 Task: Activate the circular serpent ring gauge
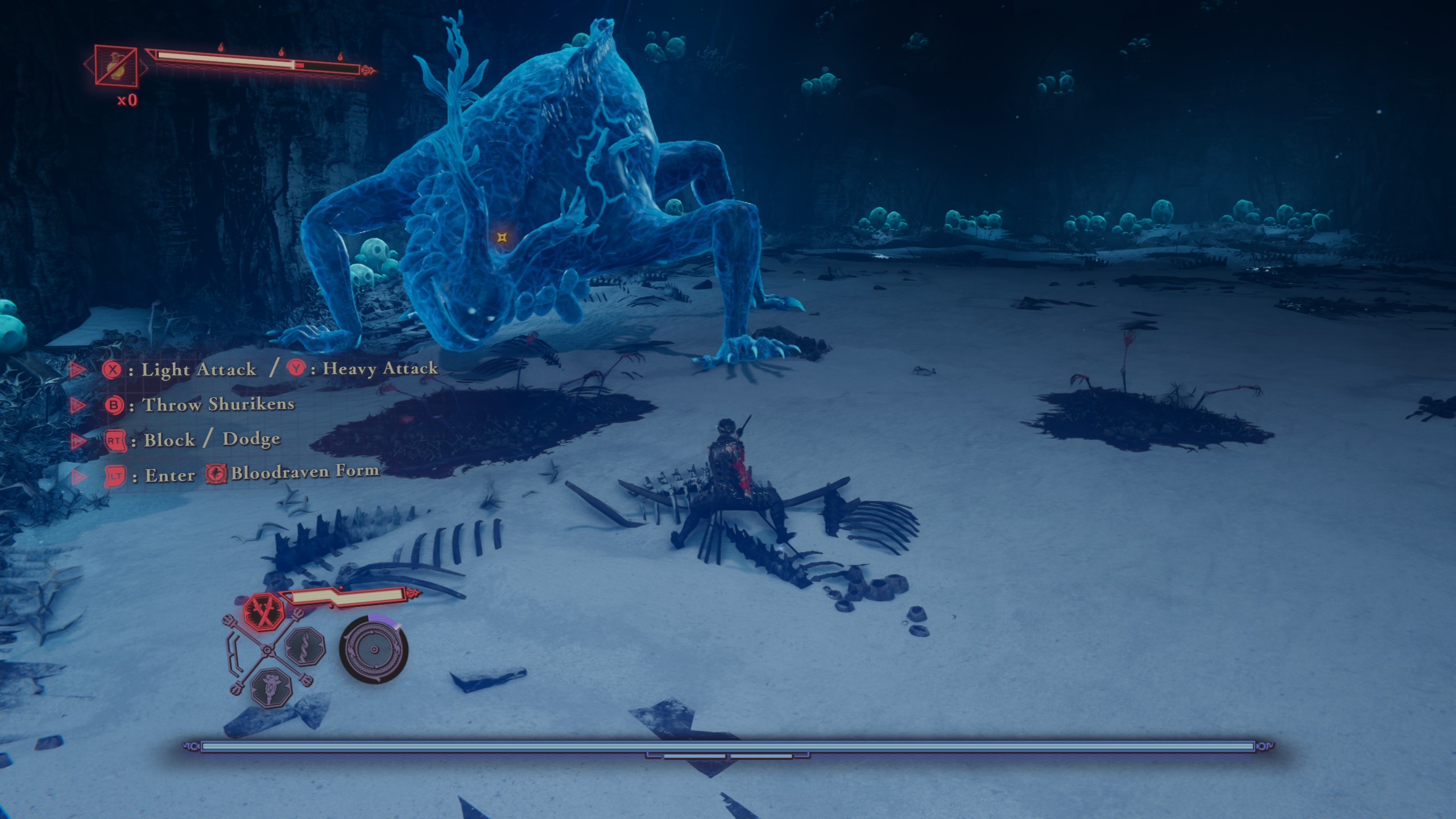[x=374, y=650]
